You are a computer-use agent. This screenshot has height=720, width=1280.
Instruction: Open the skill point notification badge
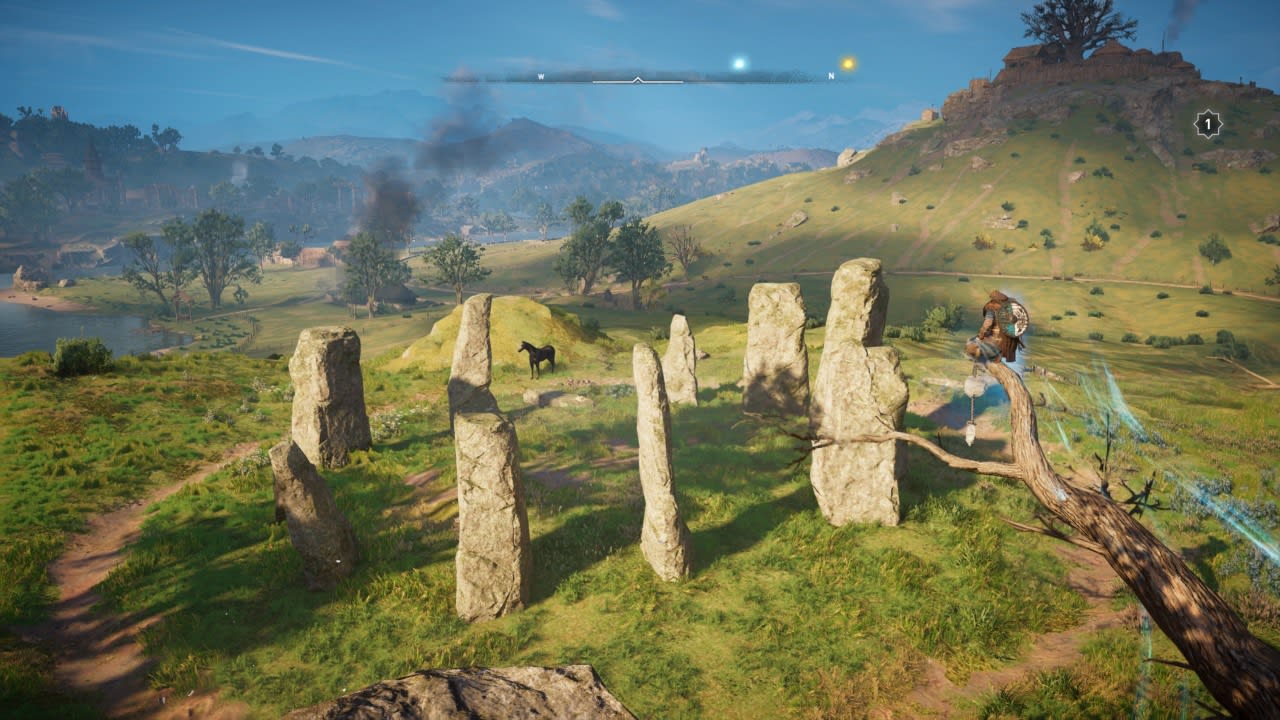[1208, 124]
